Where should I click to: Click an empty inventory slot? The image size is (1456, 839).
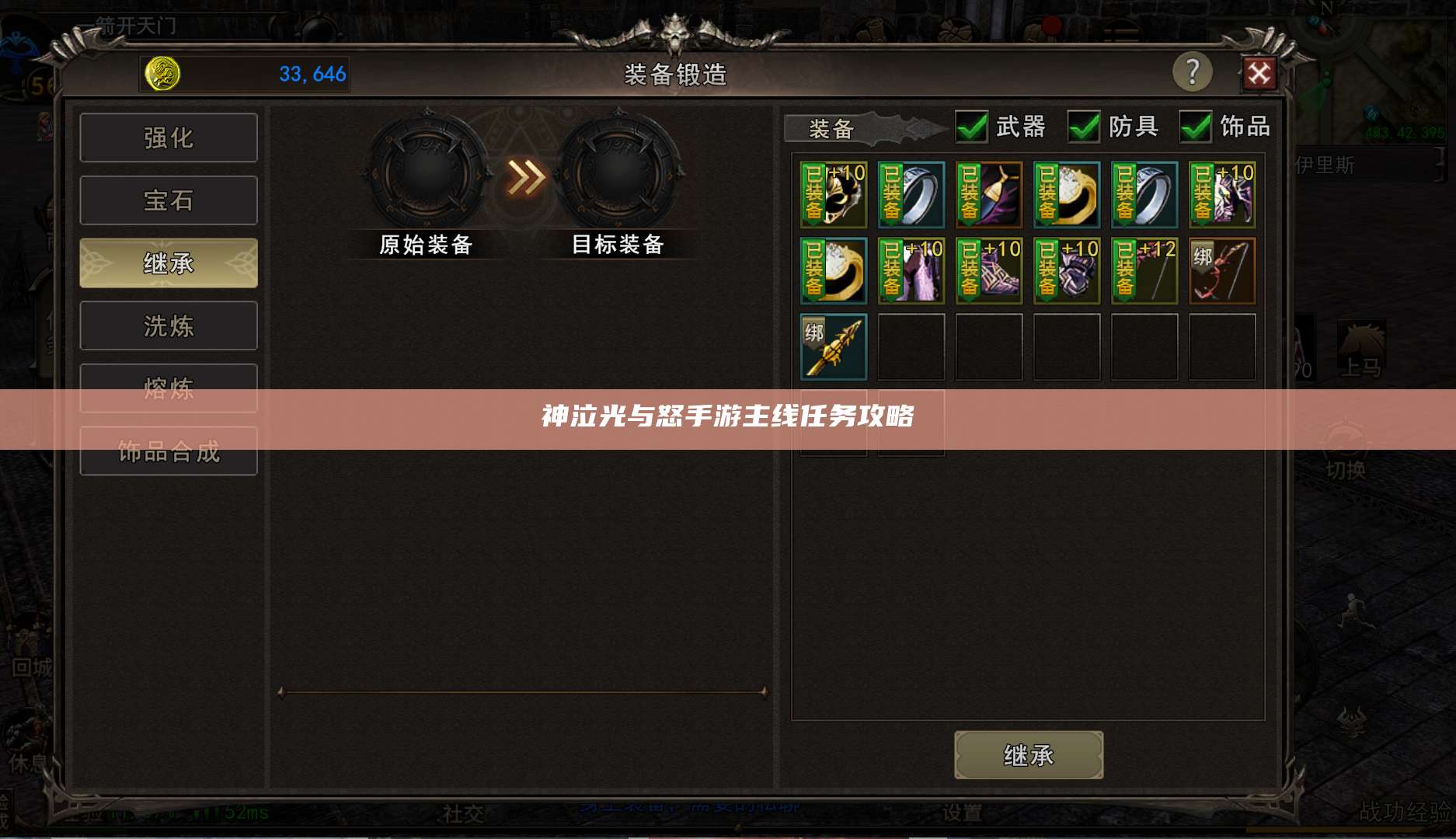pyautogui.click(x=988, y=346)
